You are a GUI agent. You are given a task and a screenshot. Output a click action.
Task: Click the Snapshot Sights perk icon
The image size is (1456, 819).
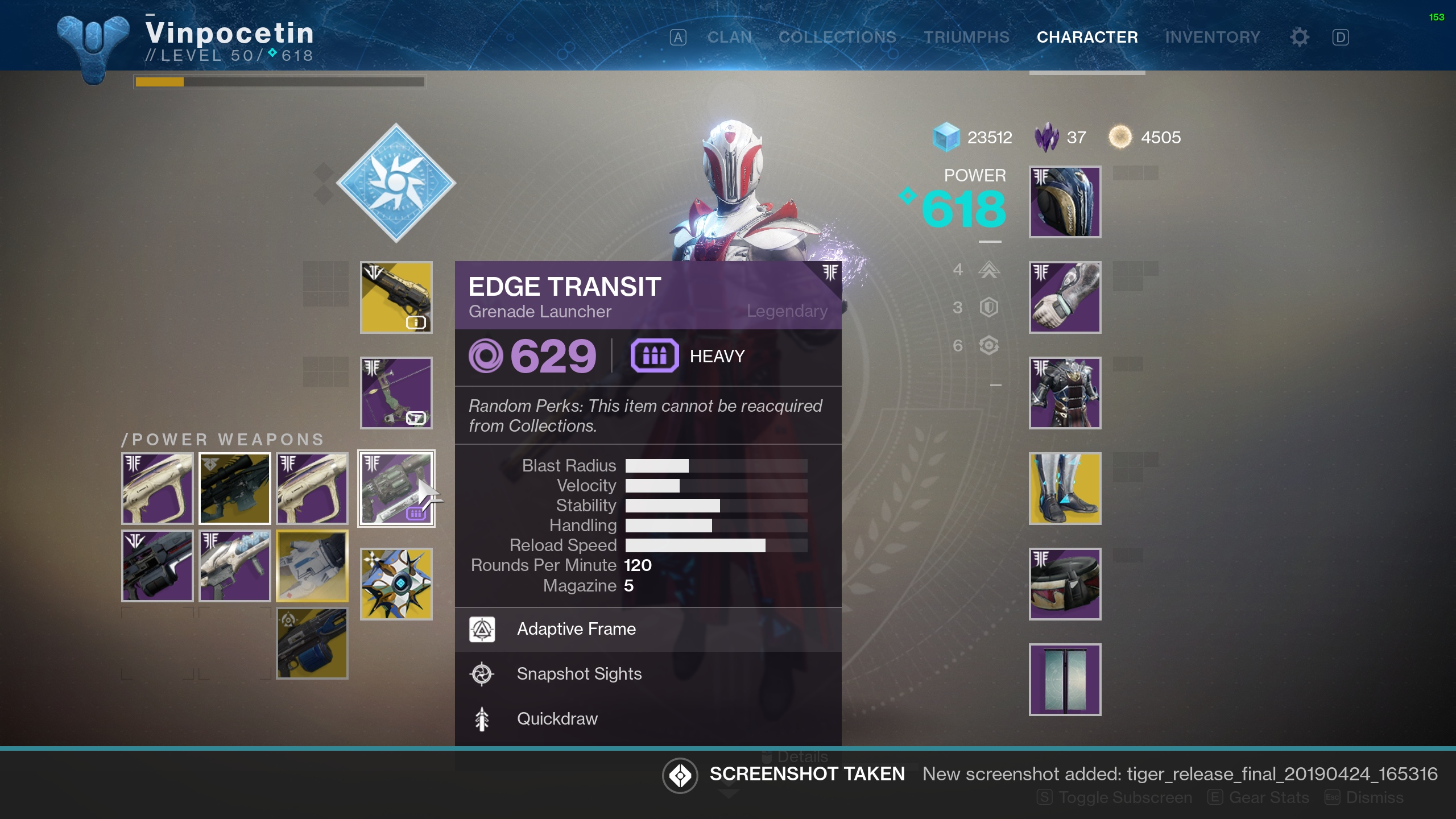(483, 674)
